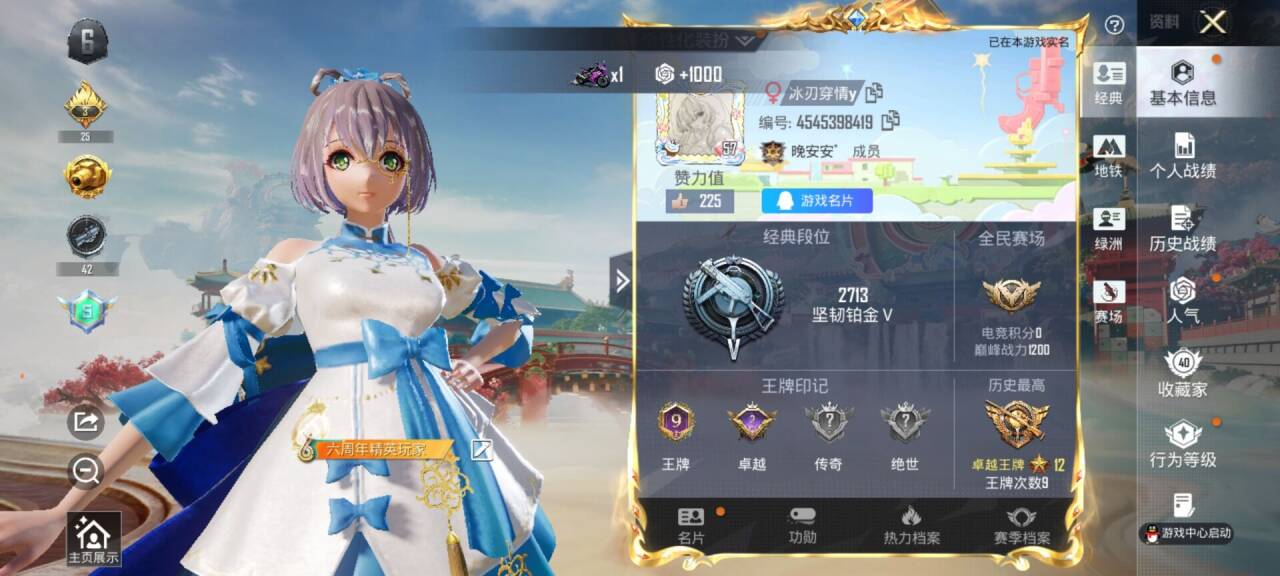Open the 热力档案 bottom tab

point(910,526)
